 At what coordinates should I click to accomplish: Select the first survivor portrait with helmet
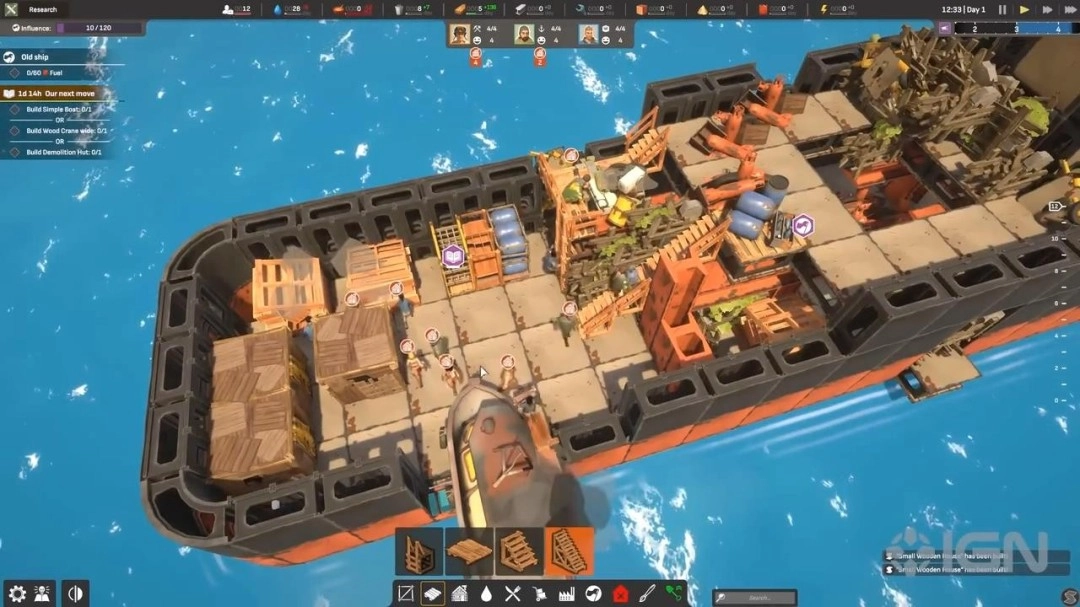459,35
